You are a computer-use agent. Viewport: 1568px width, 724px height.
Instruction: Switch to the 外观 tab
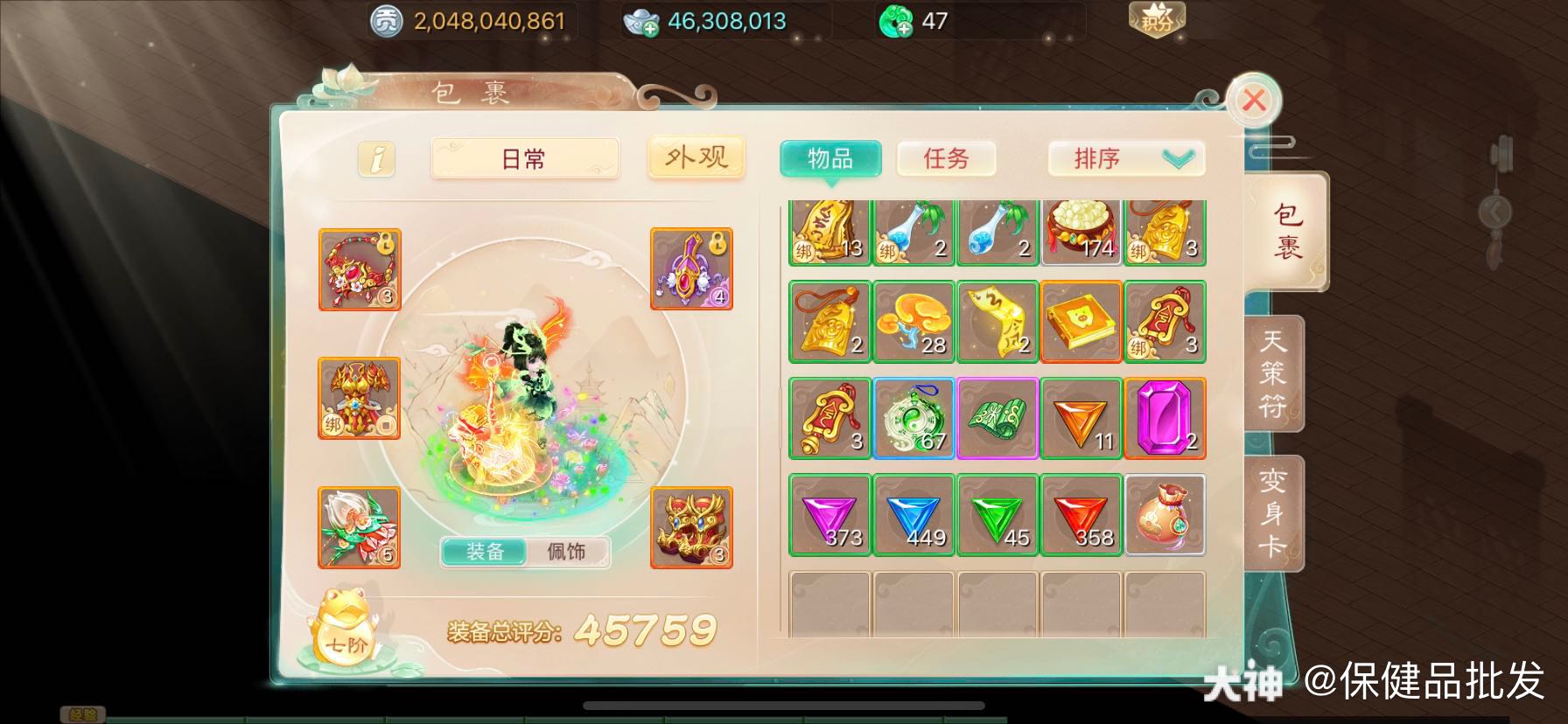click(696, 156)
